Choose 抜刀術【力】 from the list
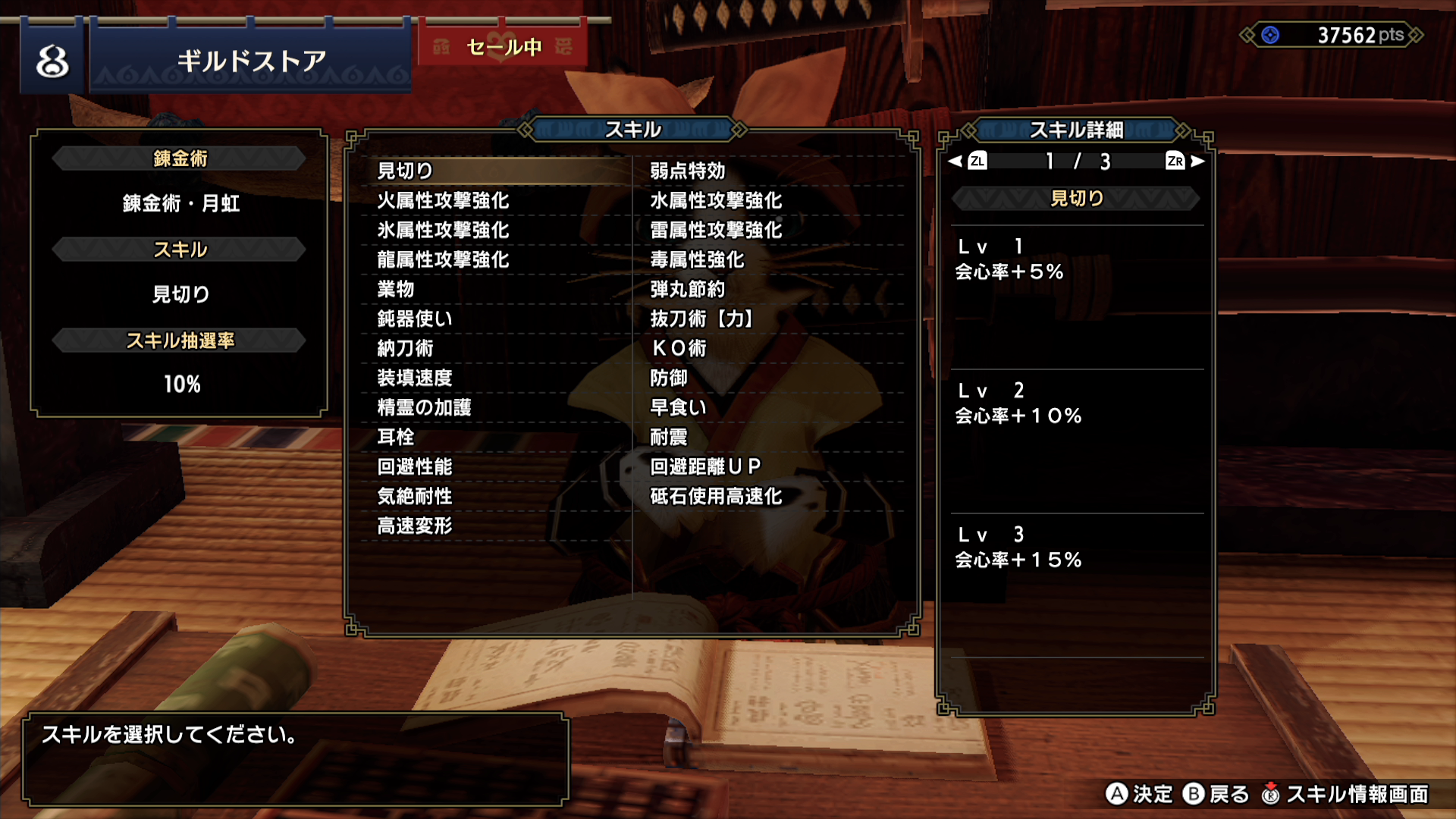The image size is (1456, 819). click(x=701, y=318)
